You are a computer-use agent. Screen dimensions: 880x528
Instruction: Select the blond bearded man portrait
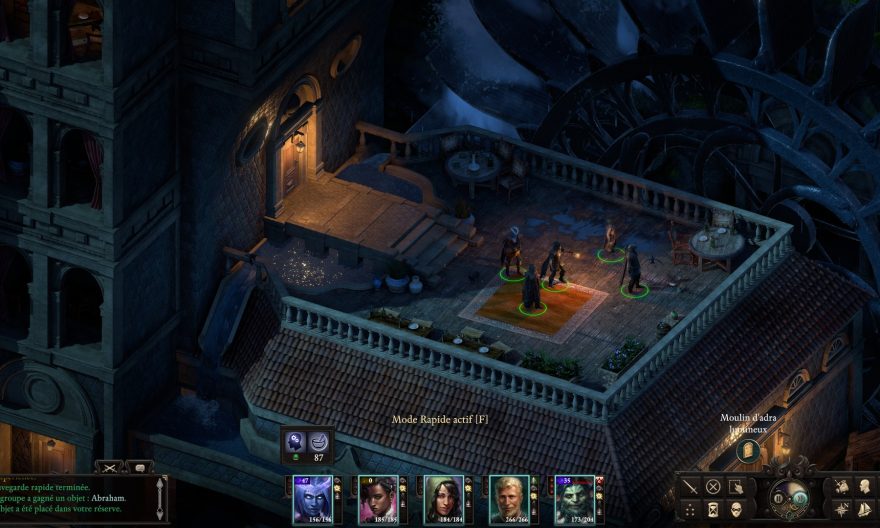pyautogui.click(x=508, y=497)
